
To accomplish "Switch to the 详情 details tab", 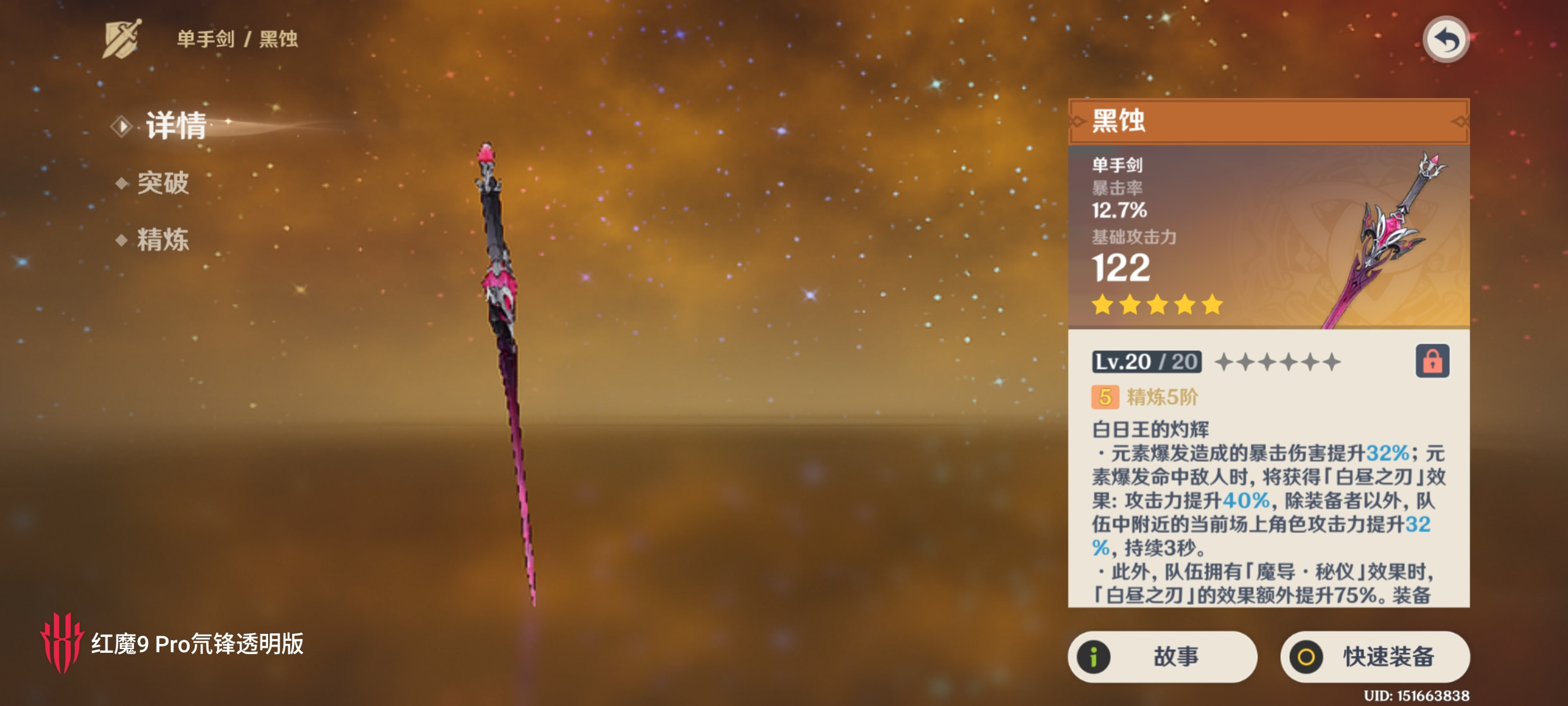I will (175, 125).
